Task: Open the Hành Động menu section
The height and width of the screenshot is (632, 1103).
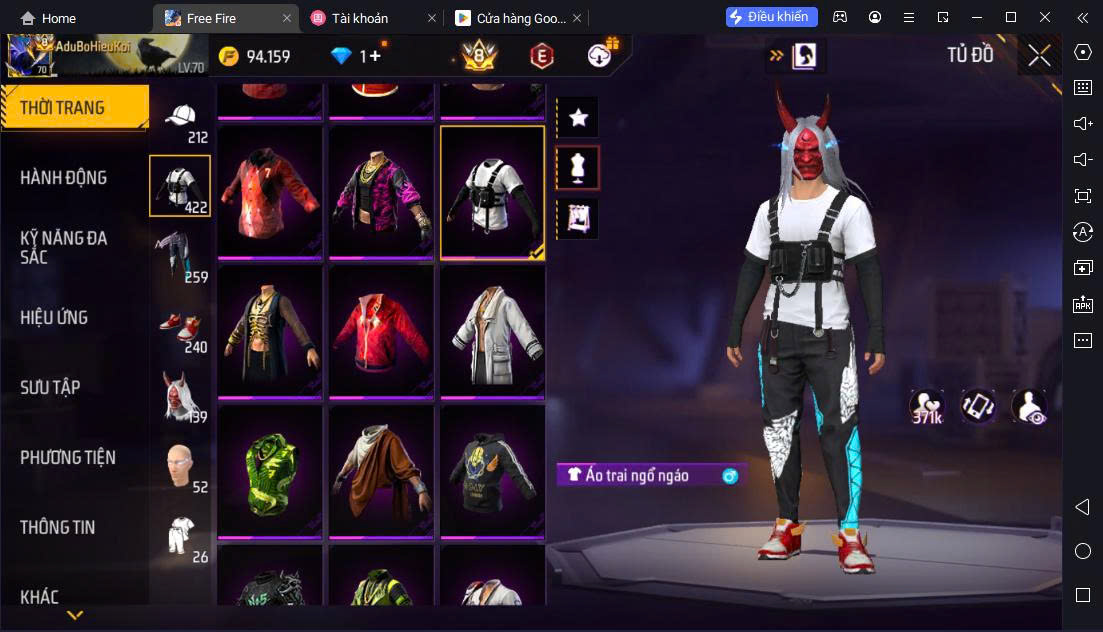Action: pos(64,178)
